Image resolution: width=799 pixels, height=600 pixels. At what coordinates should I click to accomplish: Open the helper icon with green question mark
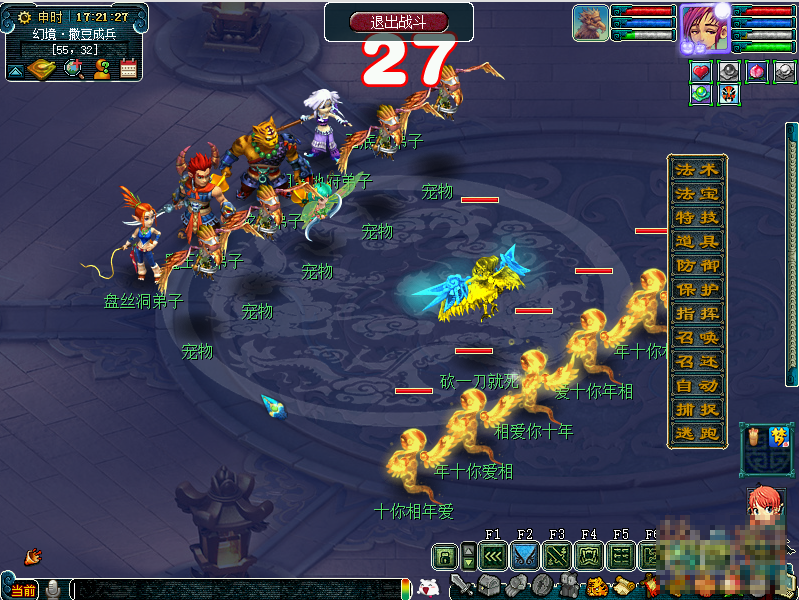pos(101,69)
